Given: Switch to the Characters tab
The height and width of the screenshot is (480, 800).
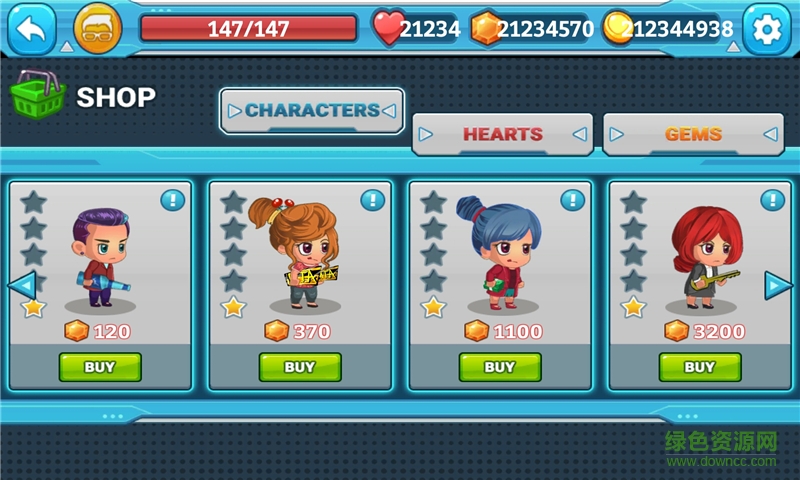Looking at the screenshot, I should point(312,111).
